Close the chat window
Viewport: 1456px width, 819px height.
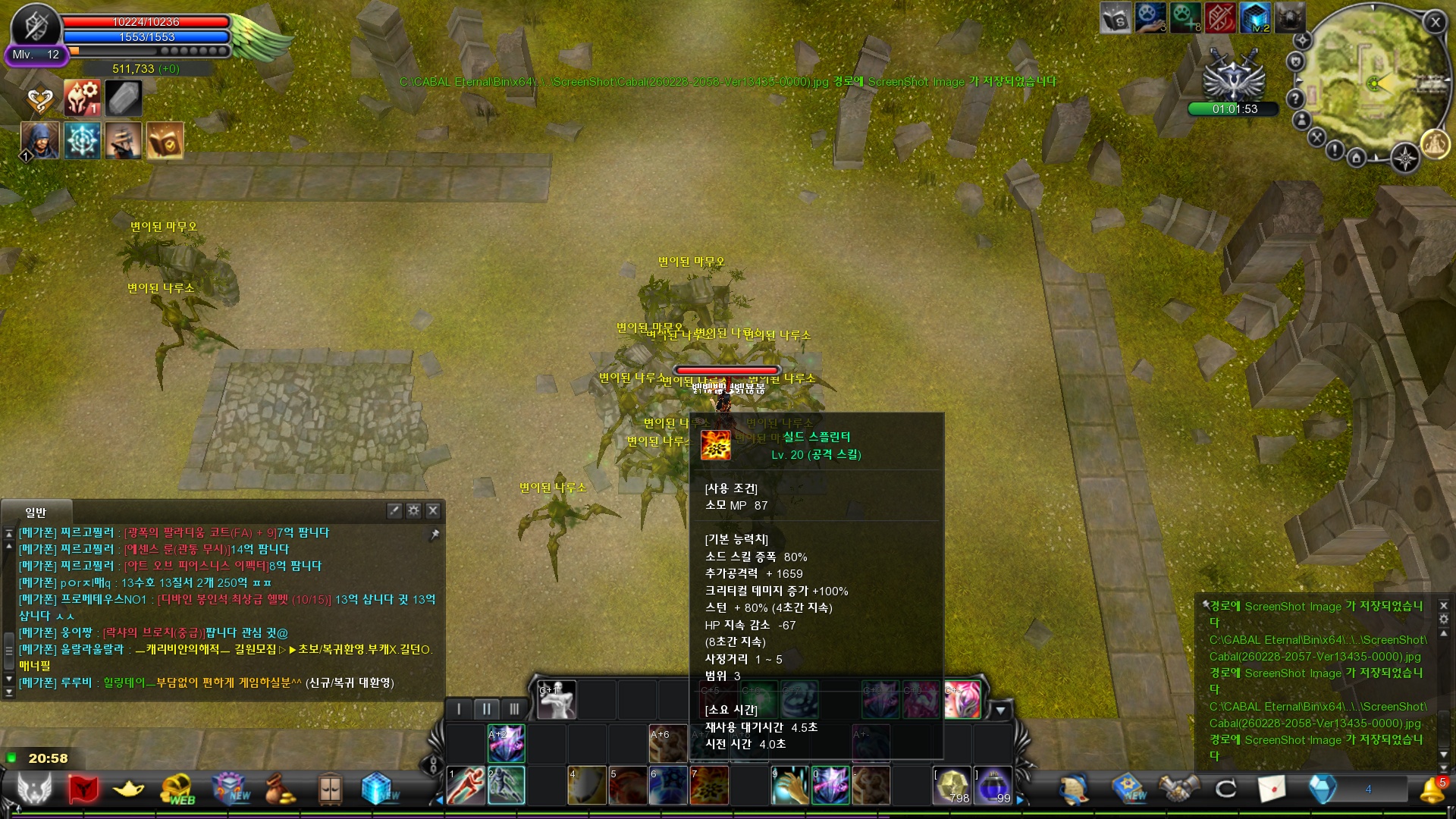(x=433, y=510)
